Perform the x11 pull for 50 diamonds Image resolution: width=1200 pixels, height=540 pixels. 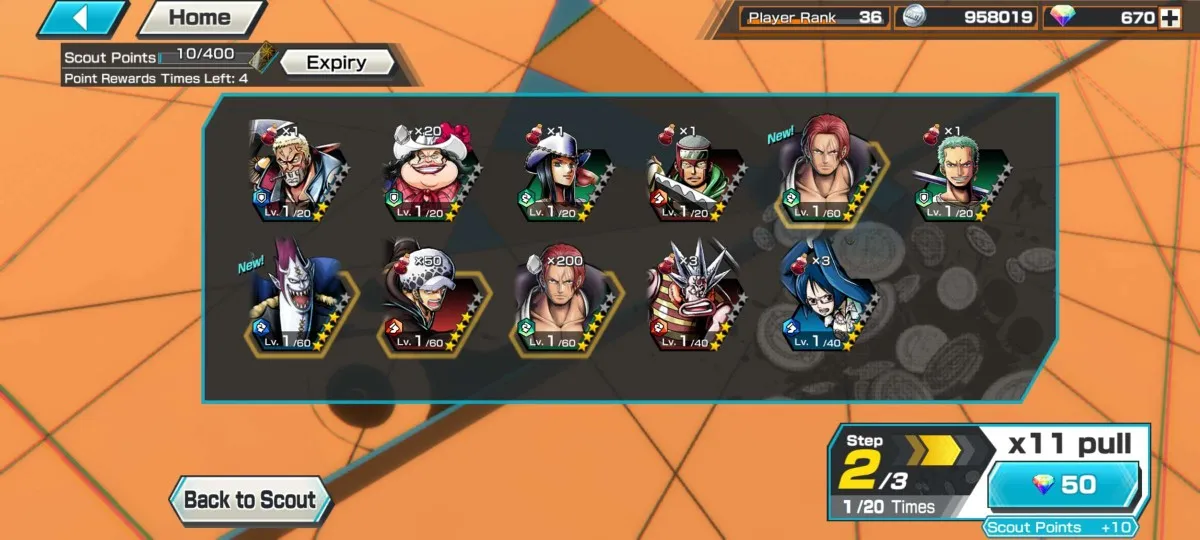click(1063, 486)
